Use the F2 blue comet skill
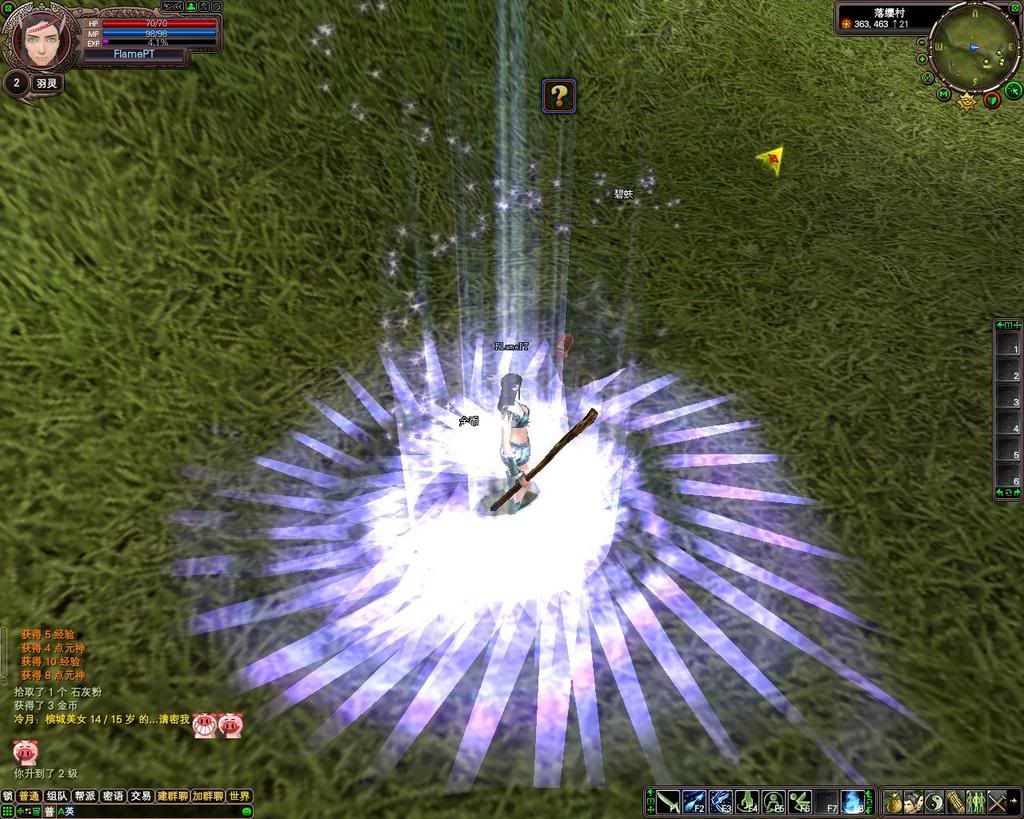 coord(694,802)
